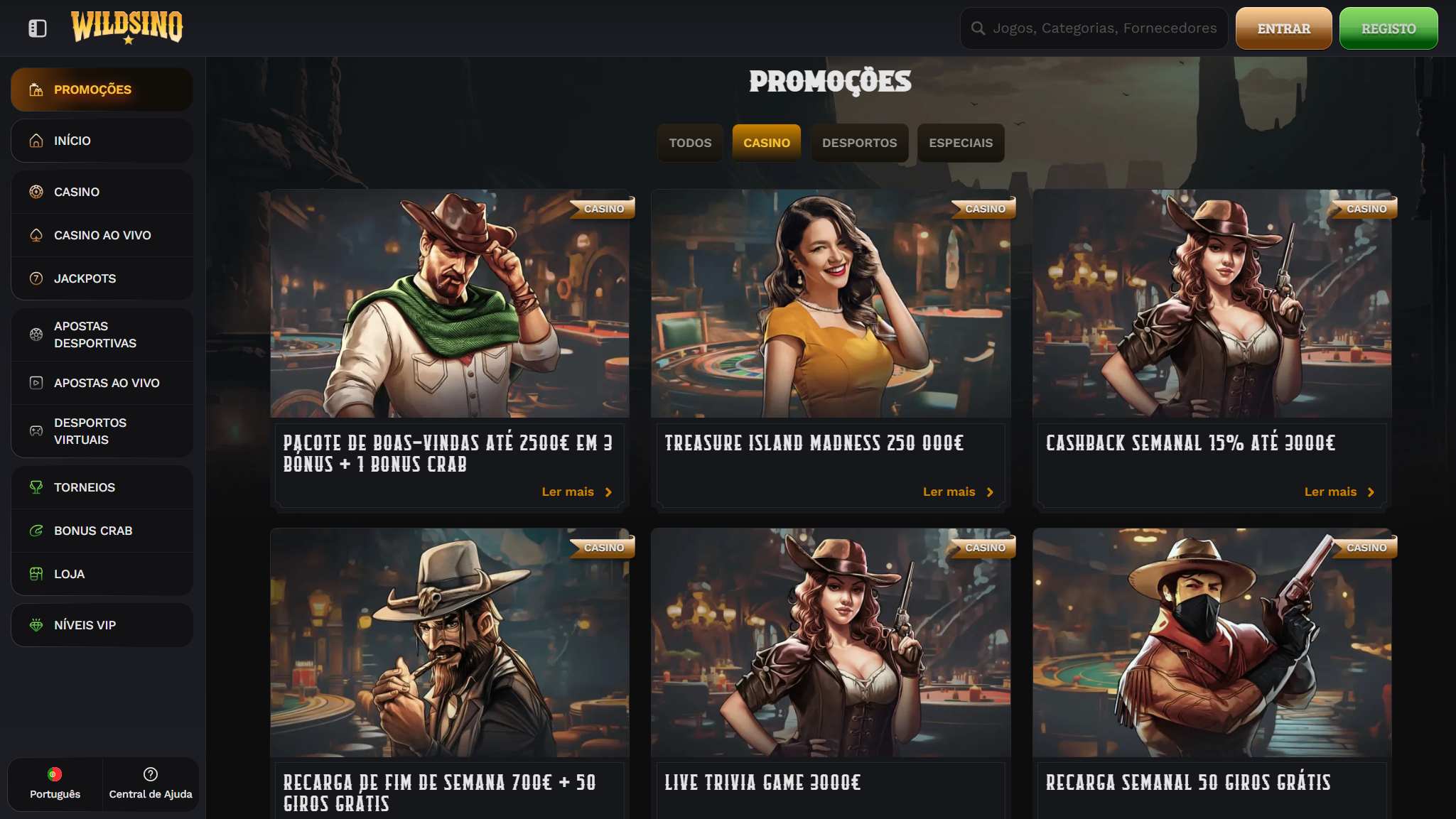This screenshot has height=819, width=1456.
Task: Open the REGISTO sign-up button
Action: pyautogui.click(x=1388, y=28)
